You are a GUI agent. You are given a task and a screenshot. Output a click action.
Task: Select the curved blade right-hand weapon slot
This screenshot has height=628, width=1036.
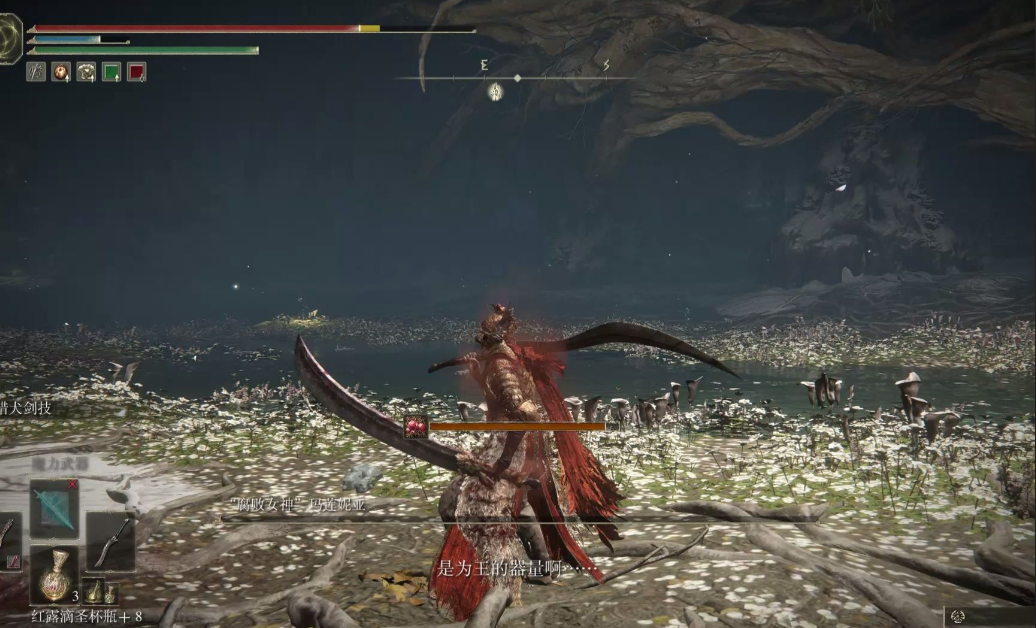click(x=110, y=540)
